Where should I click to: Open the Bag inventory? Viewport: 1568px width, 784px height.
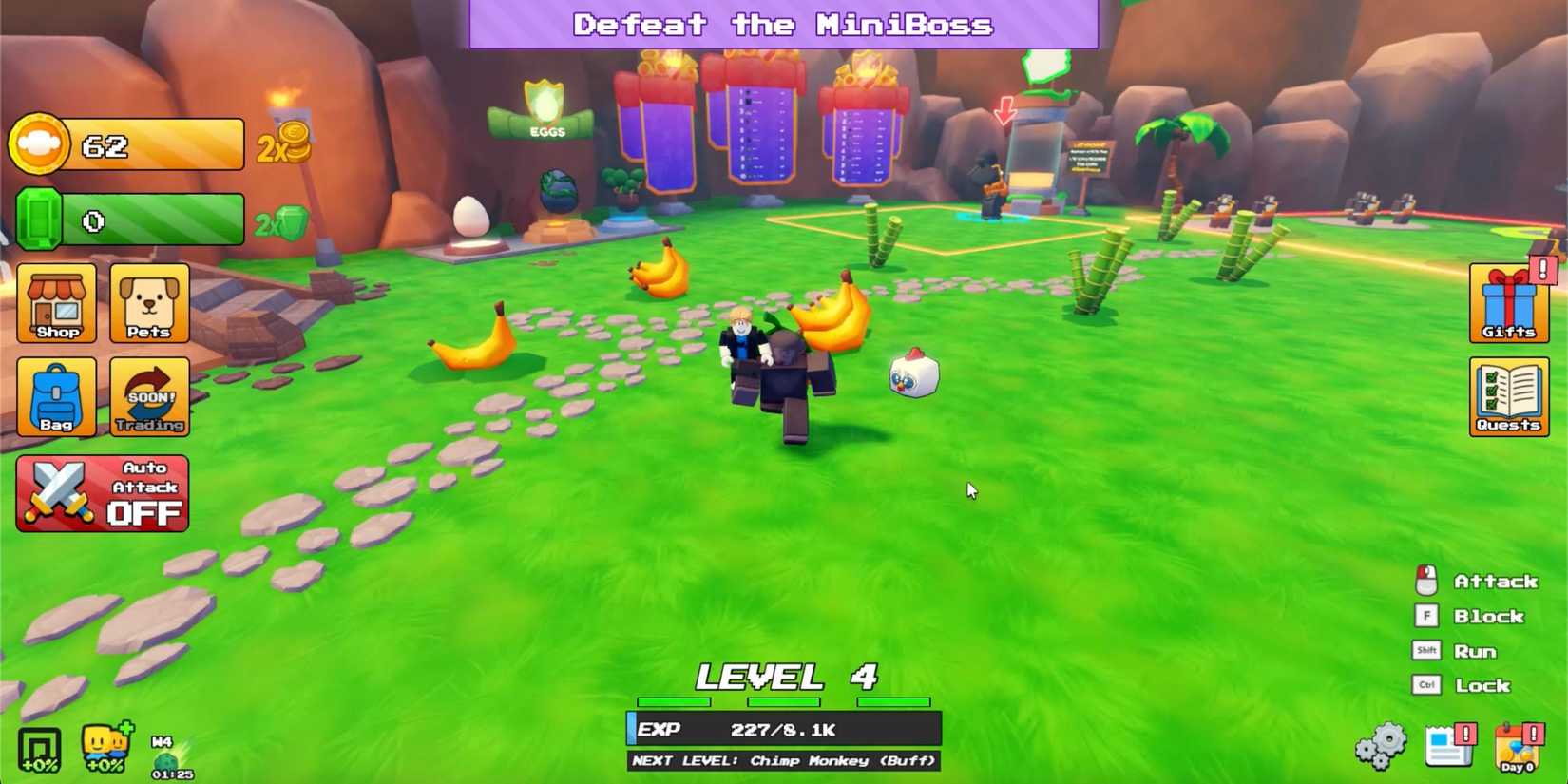pyautogui.click(x=56, y=396)
